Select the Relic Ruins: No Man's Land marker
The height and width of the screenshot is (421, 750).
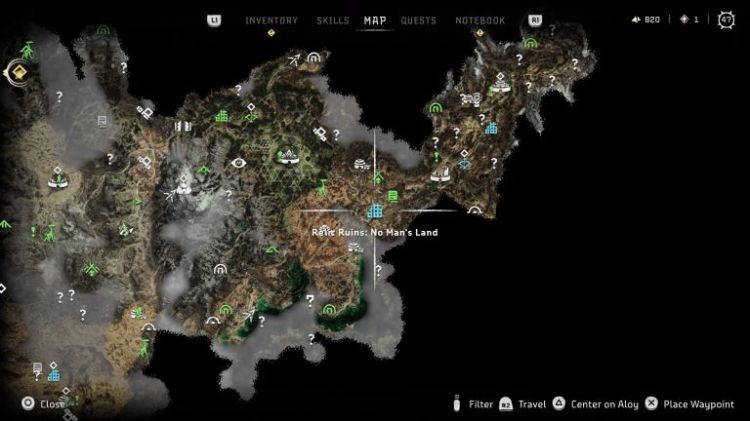[375, 211]
